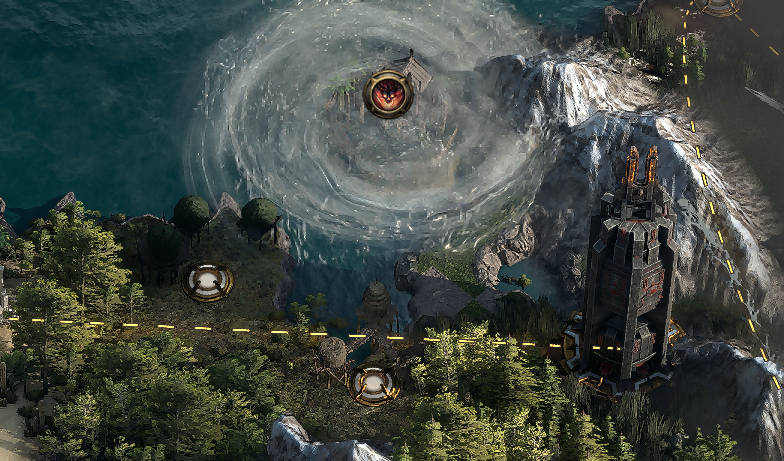Select the red demon boss map node
This screenshot has width=784, height=461.
coord(388,94)
